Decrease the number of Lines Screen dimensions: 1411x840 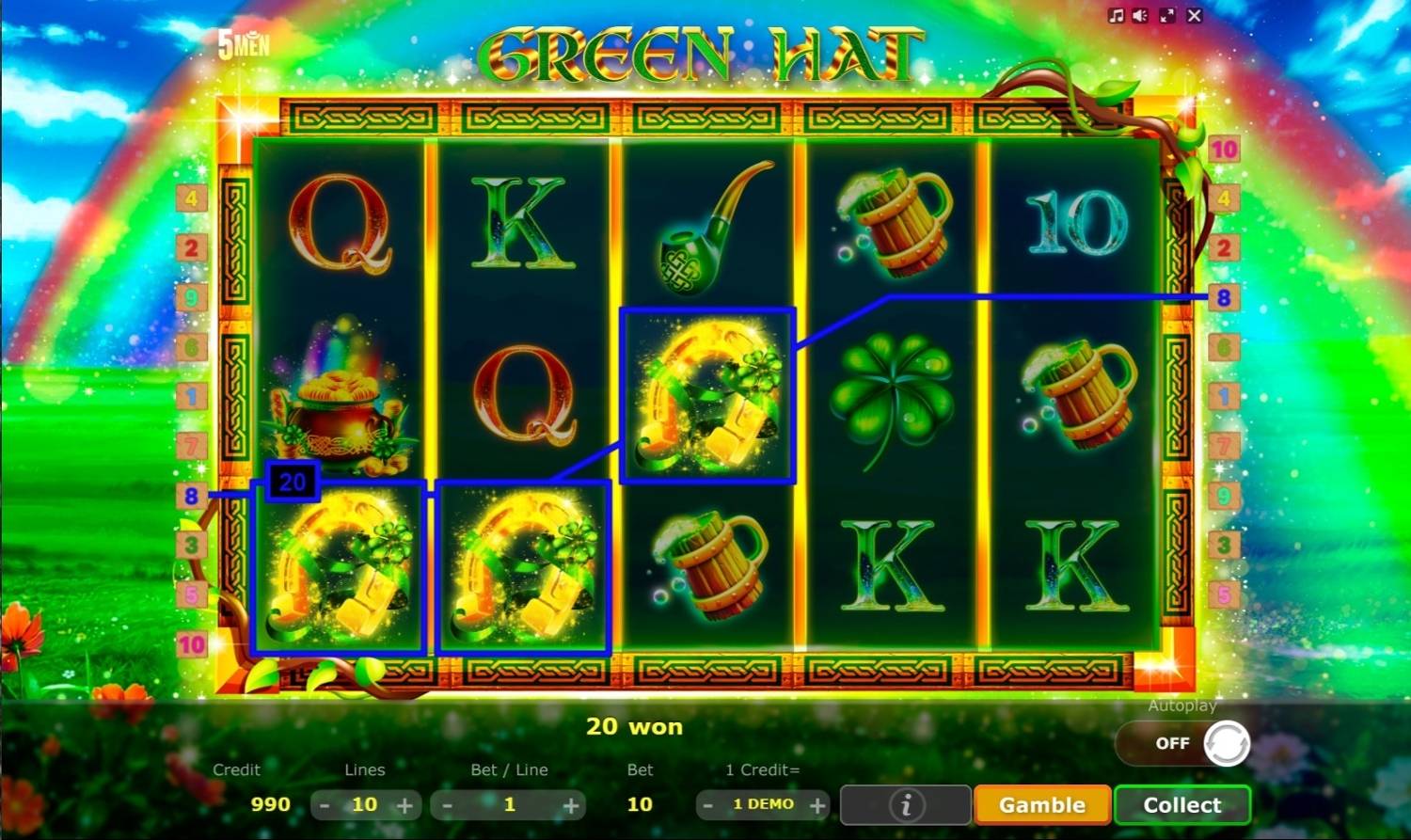[325, 806]
